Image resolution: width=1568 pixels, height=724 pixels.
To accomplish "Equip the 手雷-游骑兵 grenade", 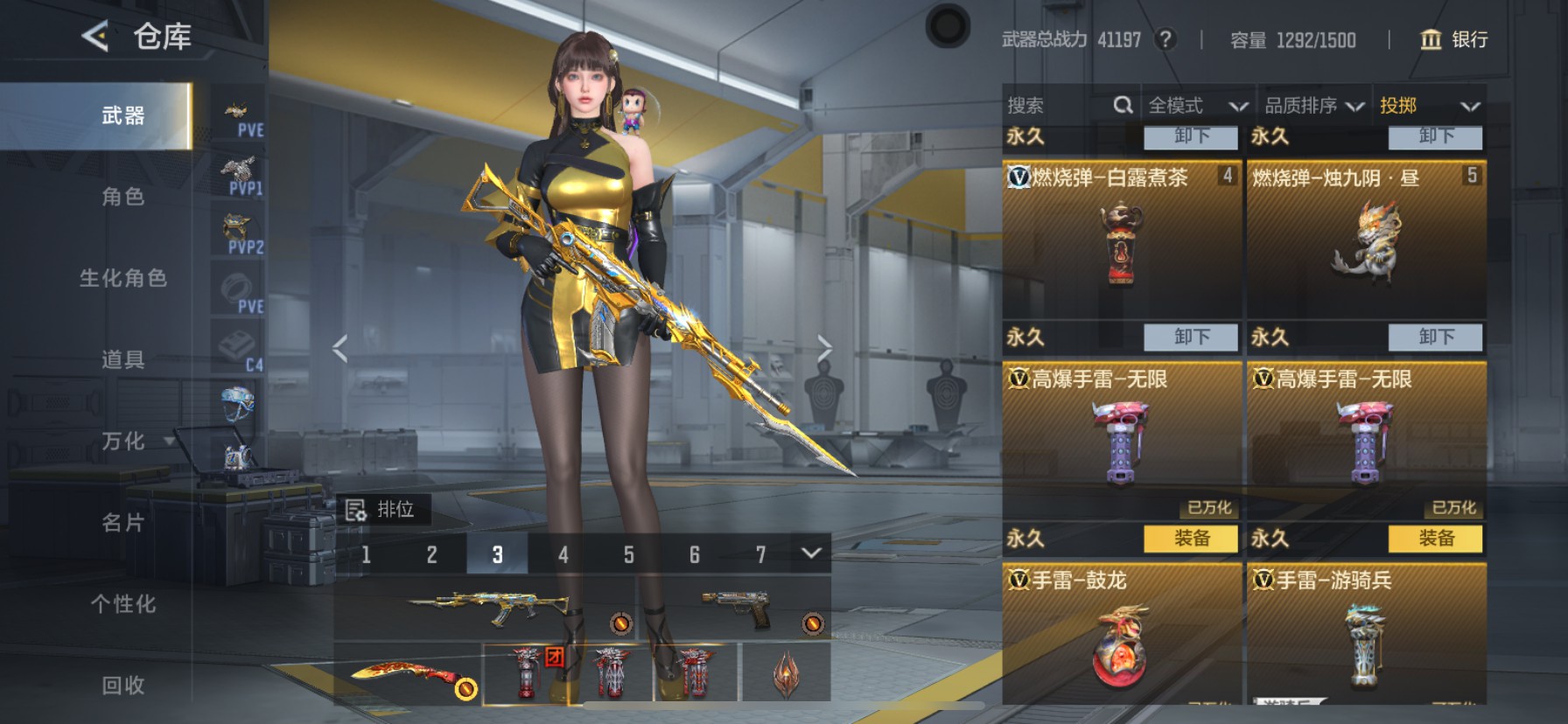I will (1435, 539).
